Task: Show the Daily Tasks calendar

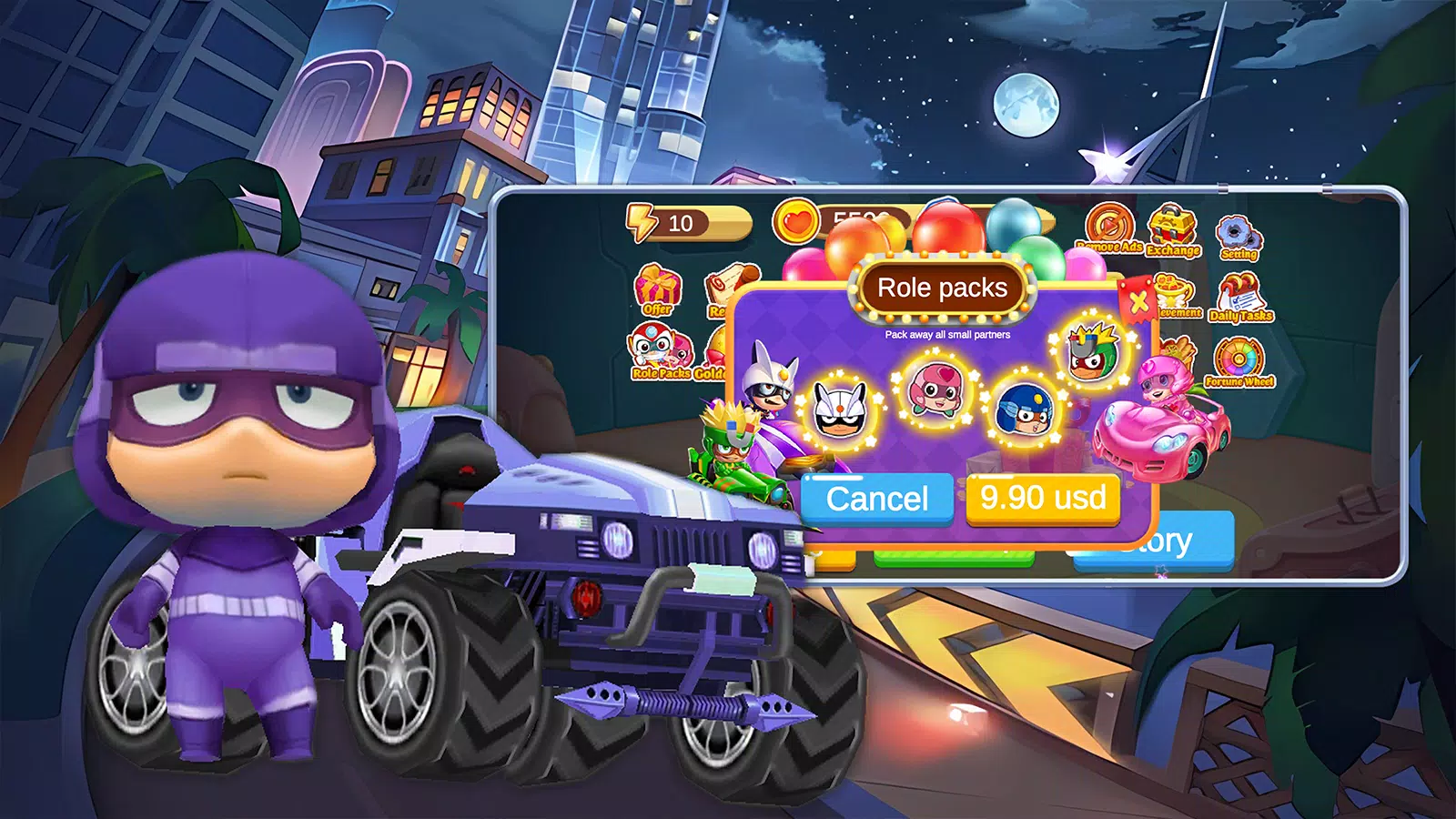Action: pyautogui.click(x=1240, y=298)
